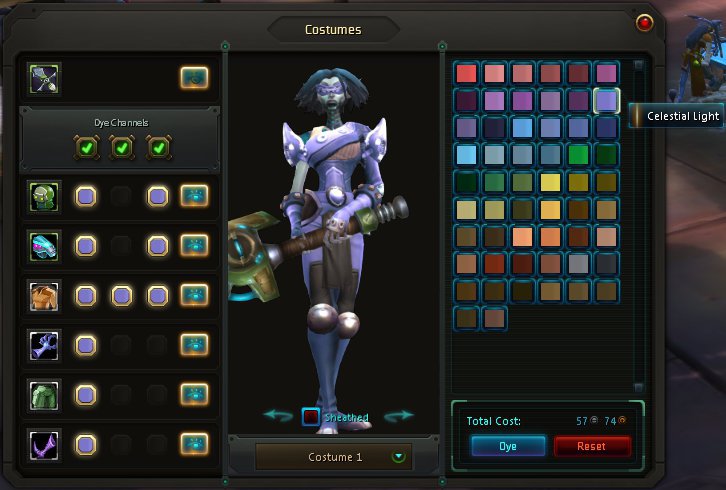The height and width of the screenshot is (490, 726).
Task: Uncheck the middle Dye Channels checkbox
Action: click(x=122, y=149)
